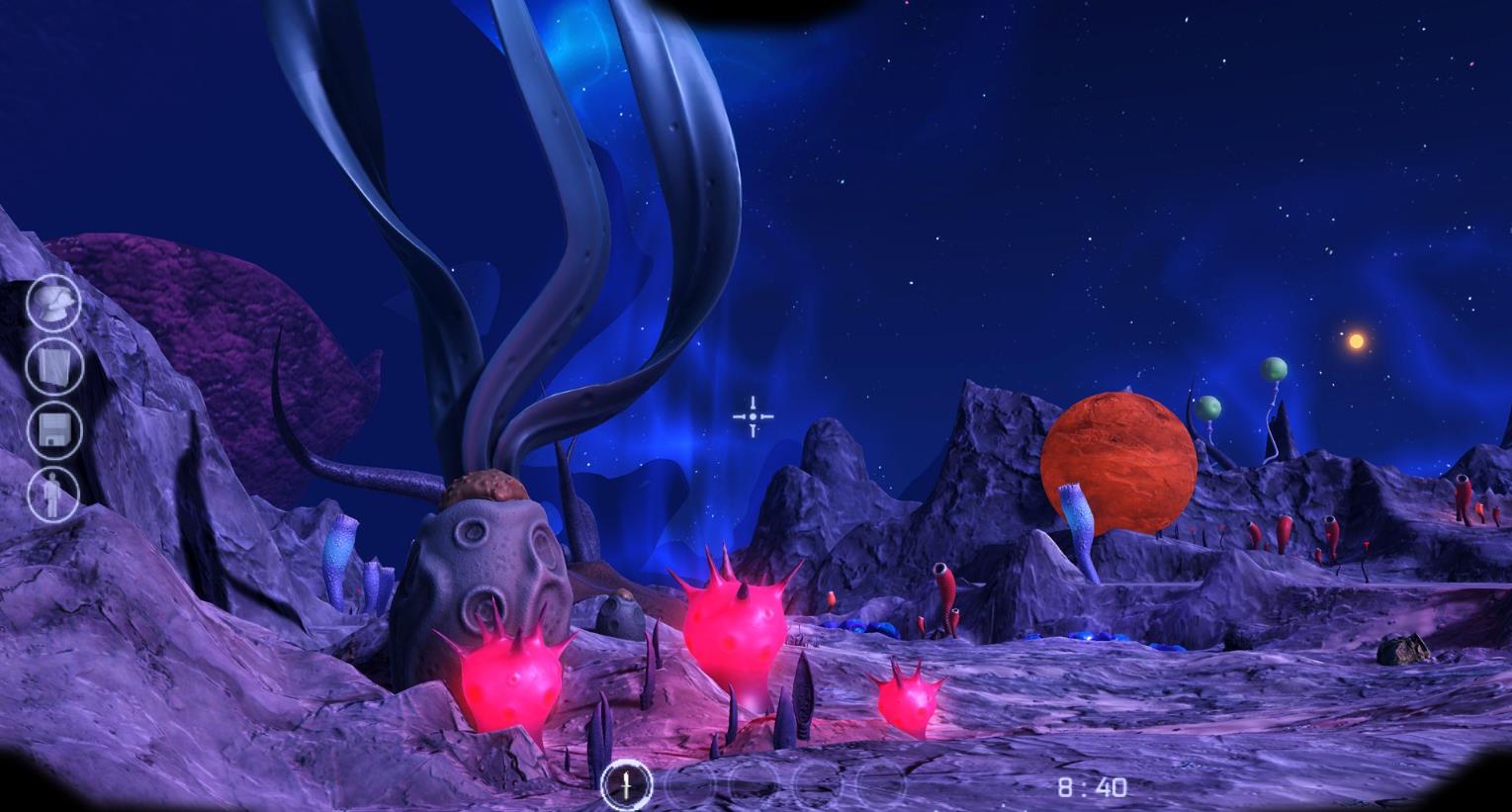The height and width of the screenshot is (812, 1512).
Task: Click the 8:40 timer display
Action: coord(1094,785)
